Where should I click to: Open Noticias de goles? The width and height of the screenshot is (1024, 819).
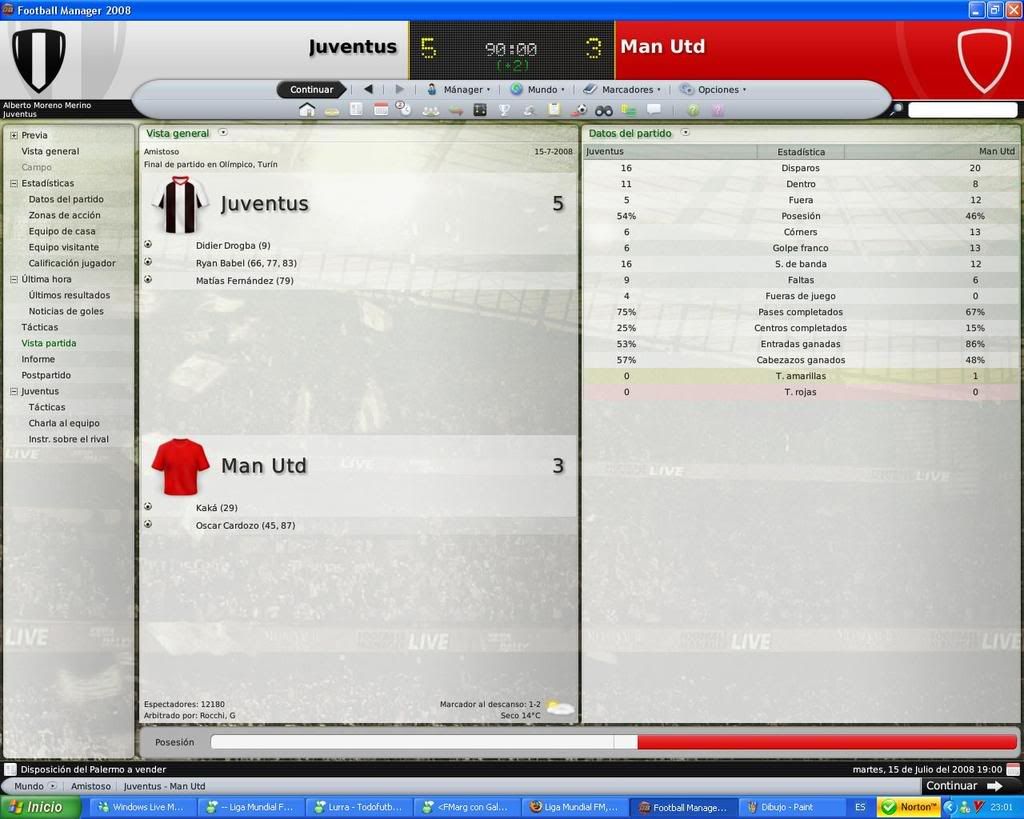[x=66, y=311]
